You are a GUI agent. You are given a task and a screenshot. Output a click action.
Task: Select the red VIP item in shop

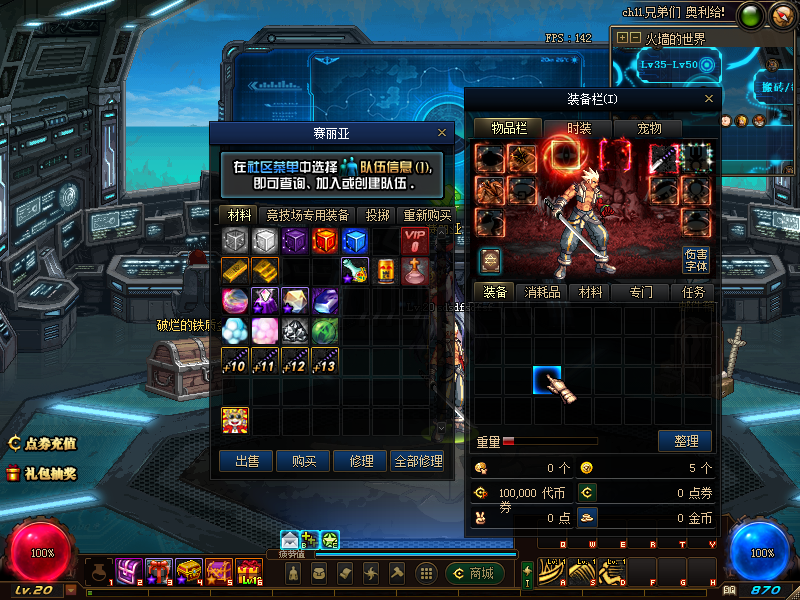(415, 241)
